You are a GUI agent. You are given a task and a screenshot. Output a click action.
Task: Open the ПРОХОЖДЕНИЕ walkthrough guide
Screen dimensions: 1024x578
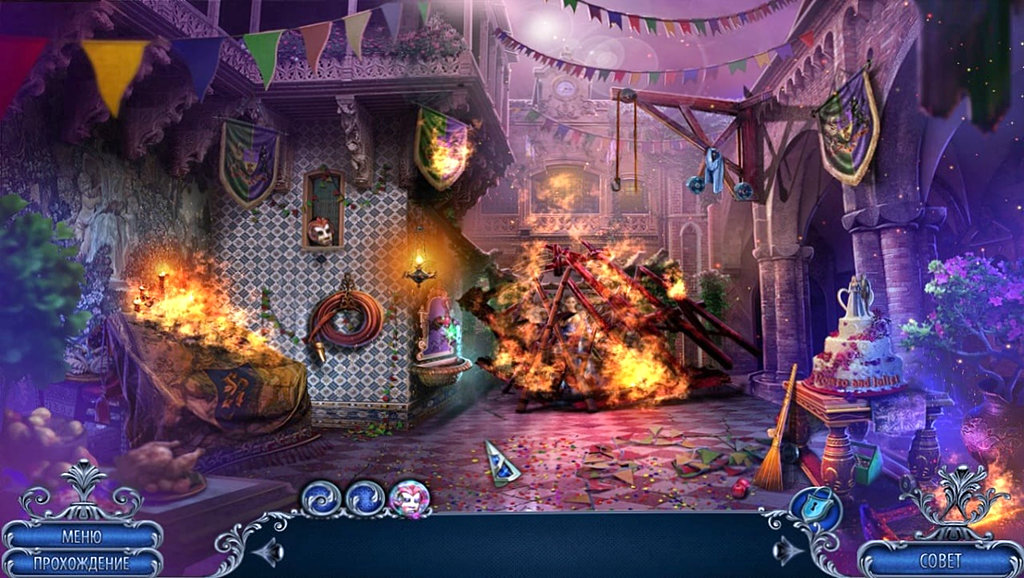pyautogui.click(x=81, y=562)
